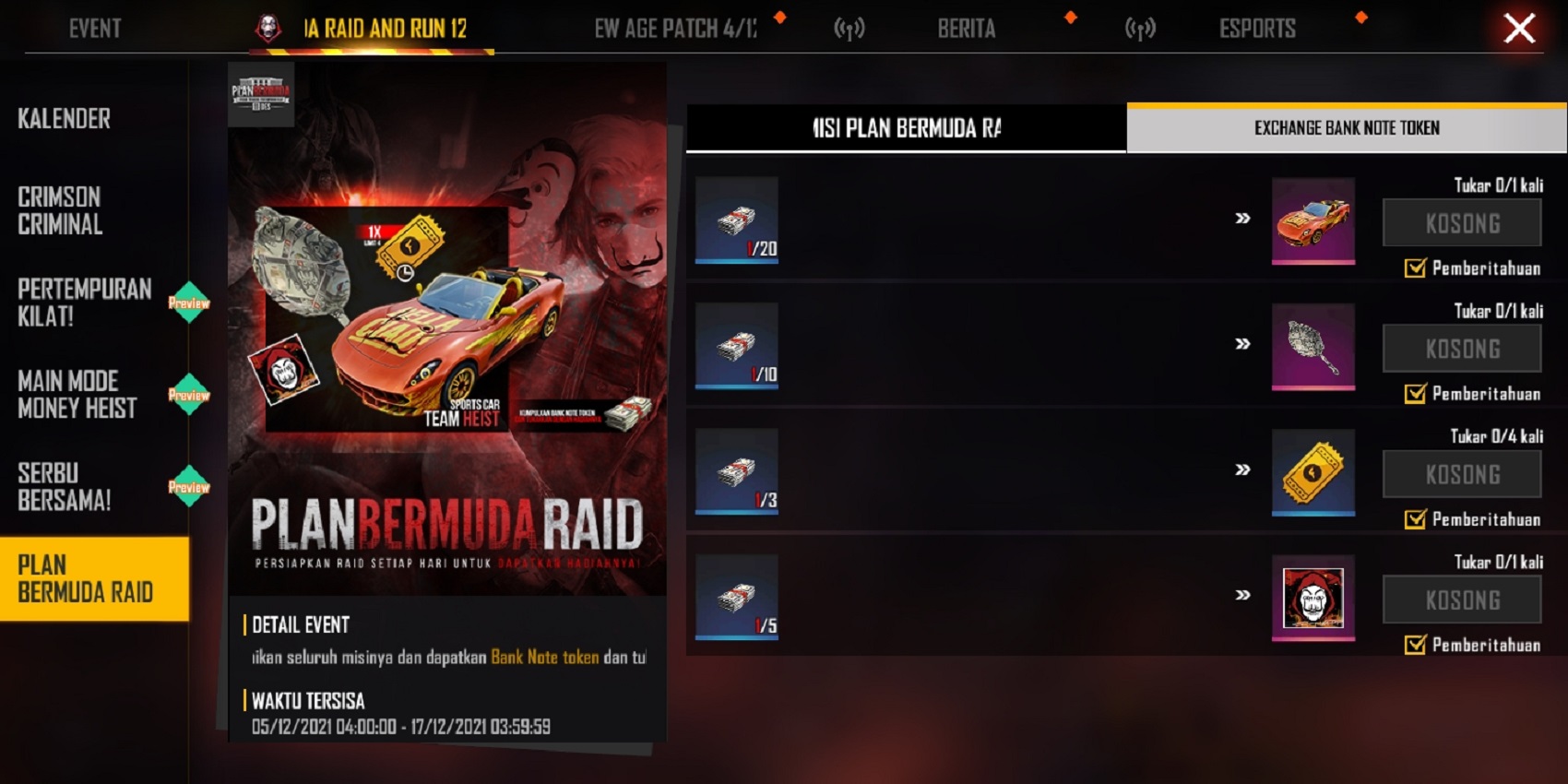Click the golden ticket reward icon
The image size is (1568, 784).
click(1313, 473)
